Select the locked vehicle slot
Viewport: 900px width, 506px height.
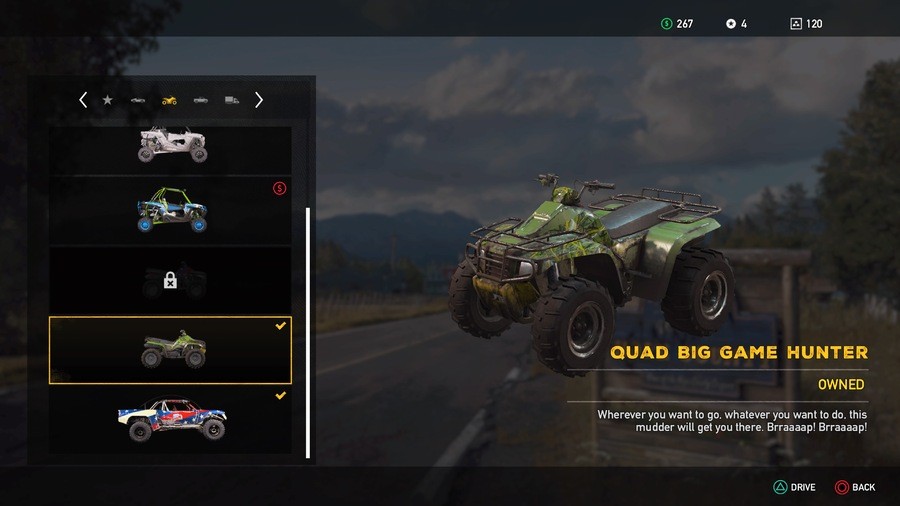171,281
